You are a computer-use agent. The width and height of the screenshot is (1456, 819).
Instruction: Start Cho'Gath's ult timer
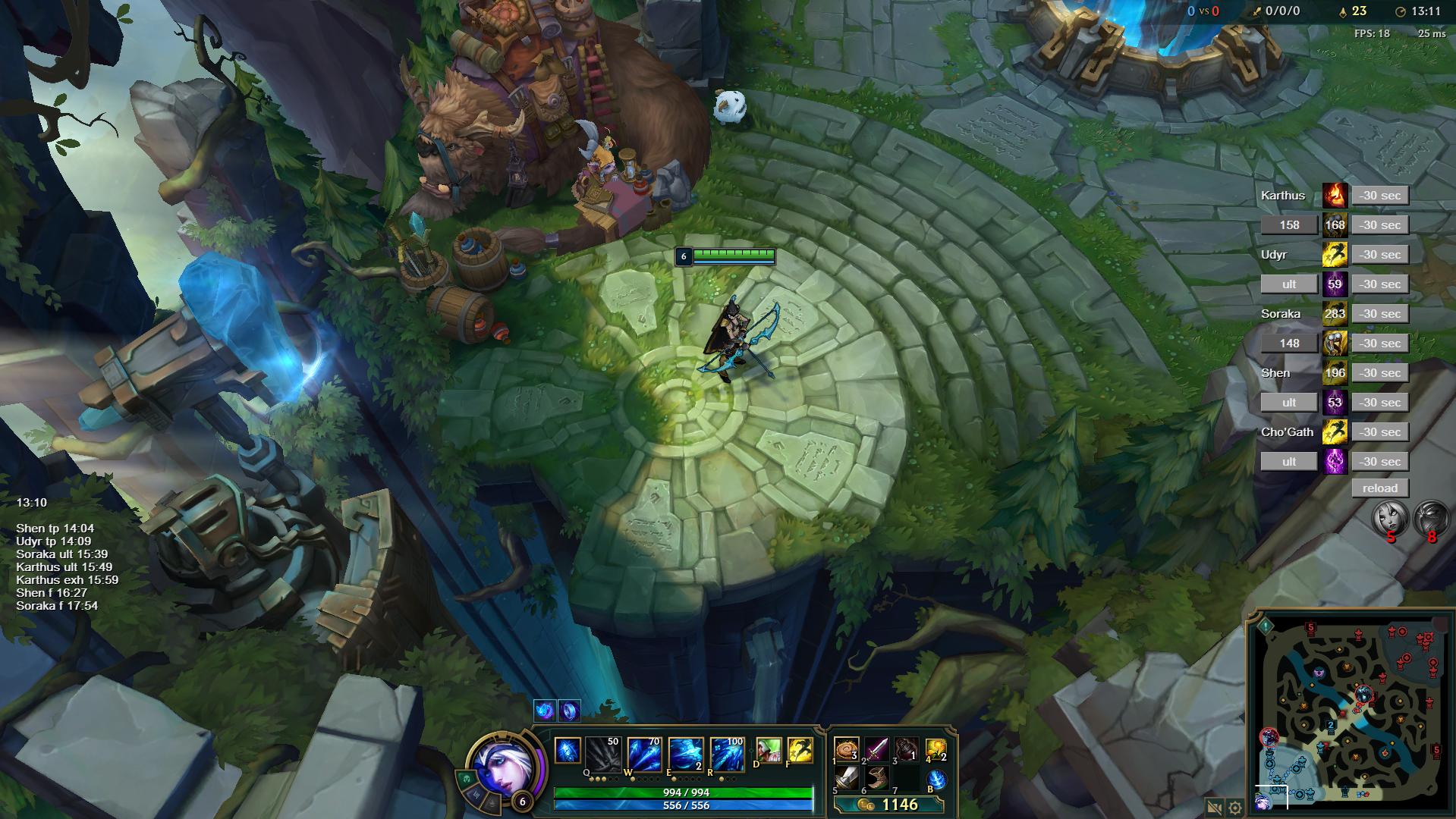1288,462
